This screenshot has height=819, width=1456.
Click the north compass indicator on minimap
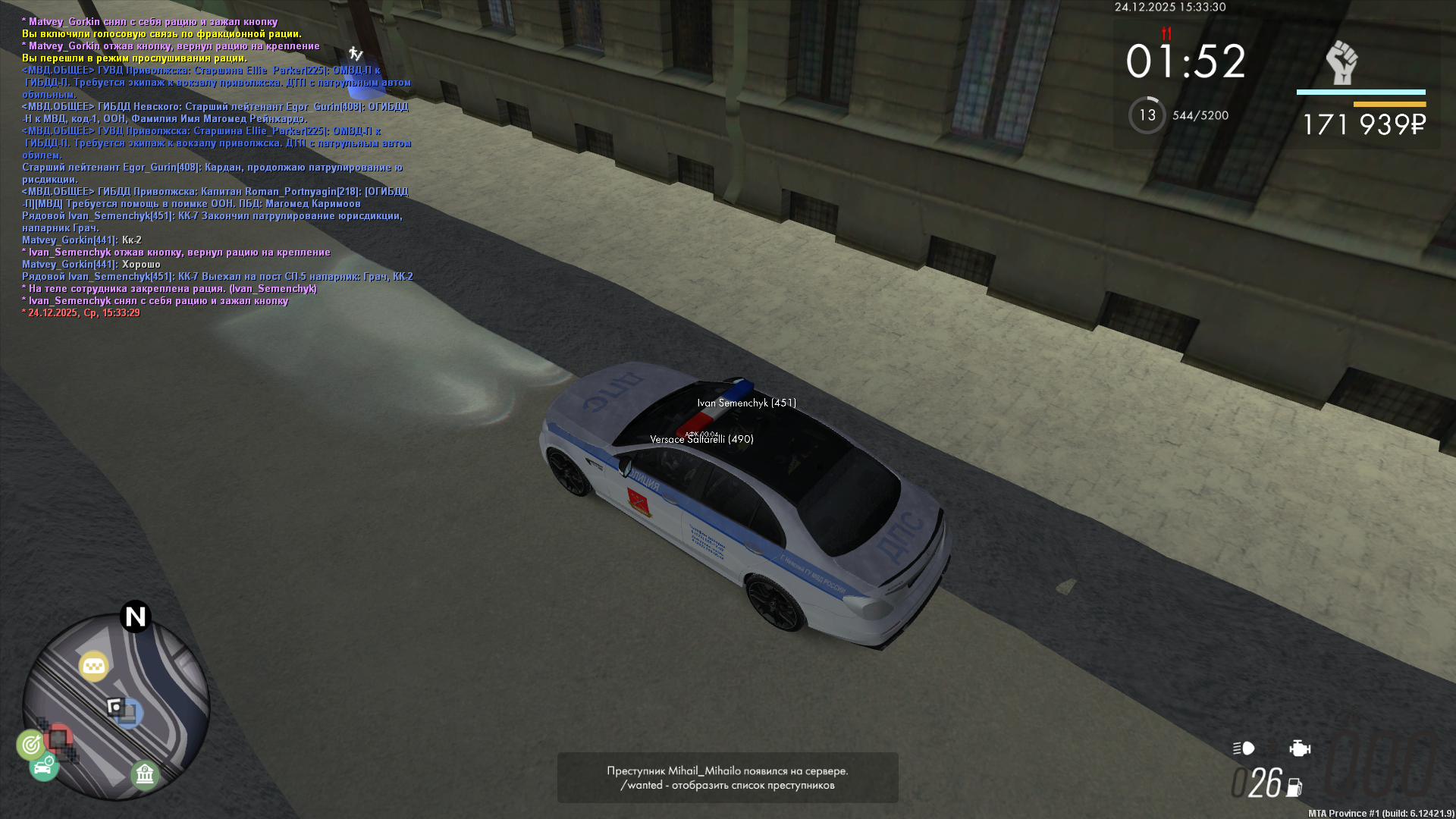(x=136, y=617)
